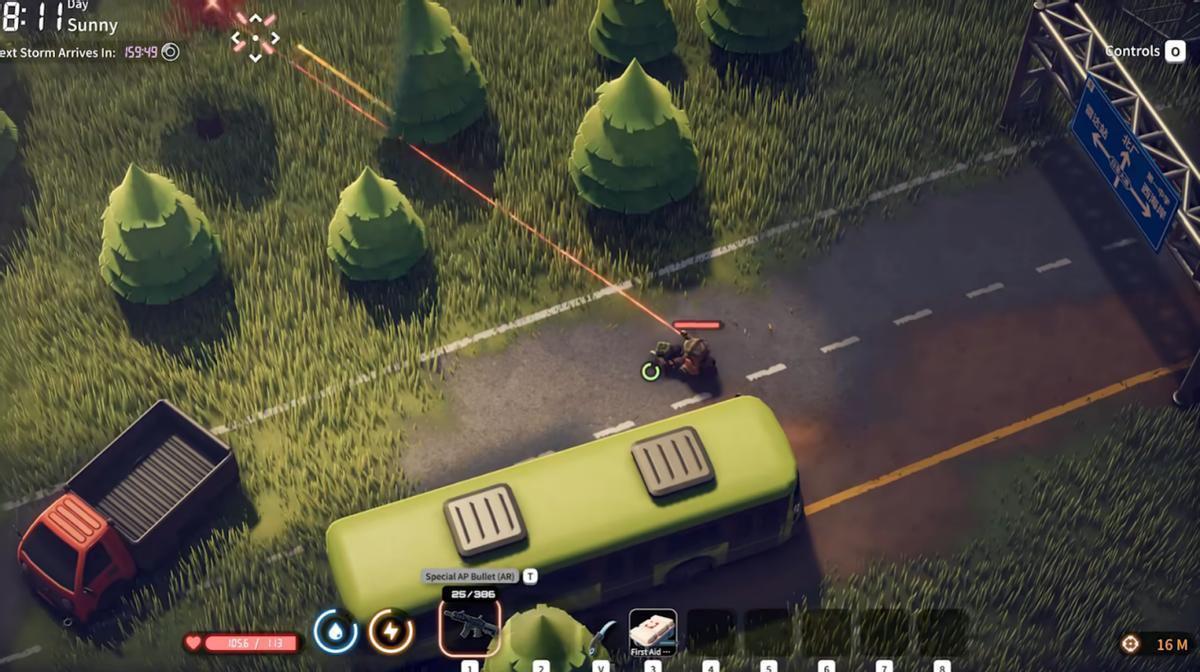Select the First Aid item slot

(652, 631)
